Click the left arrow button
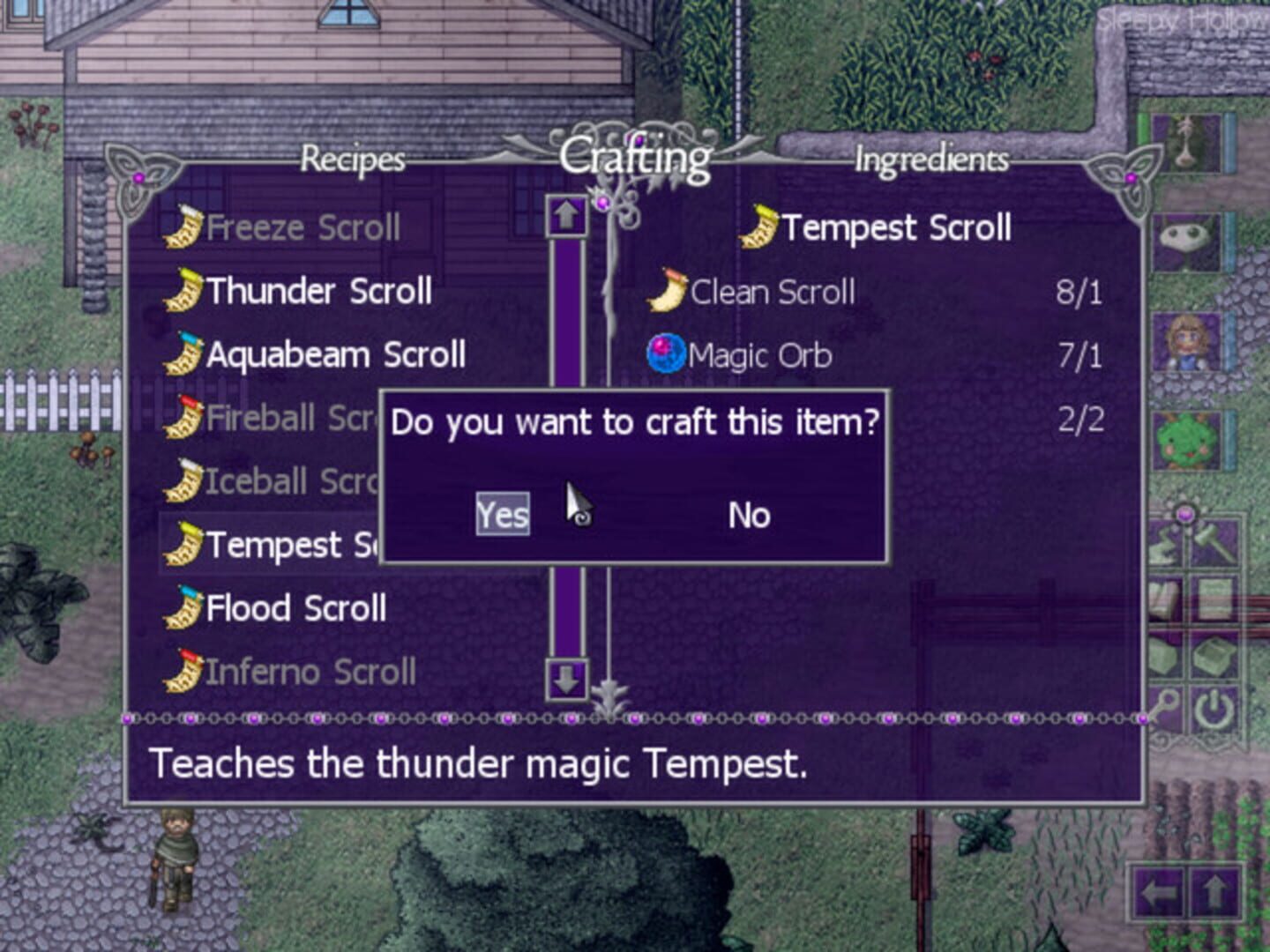The width and height of the screenshot is (1270, 952). tap(1160, 895)
